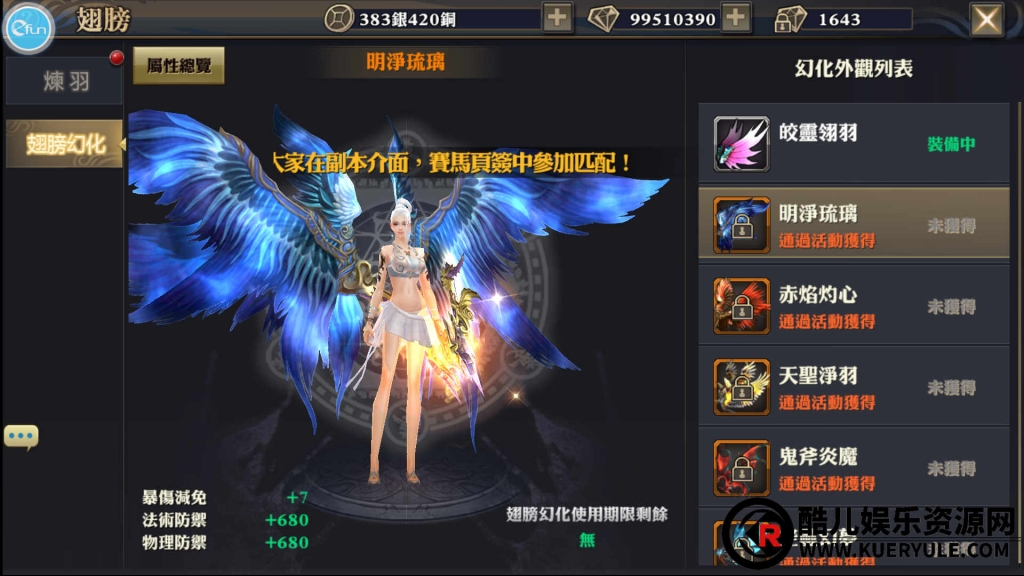Add more diamonds with plus button
The image size is (1024, 576).
click(x=736, y=18)
